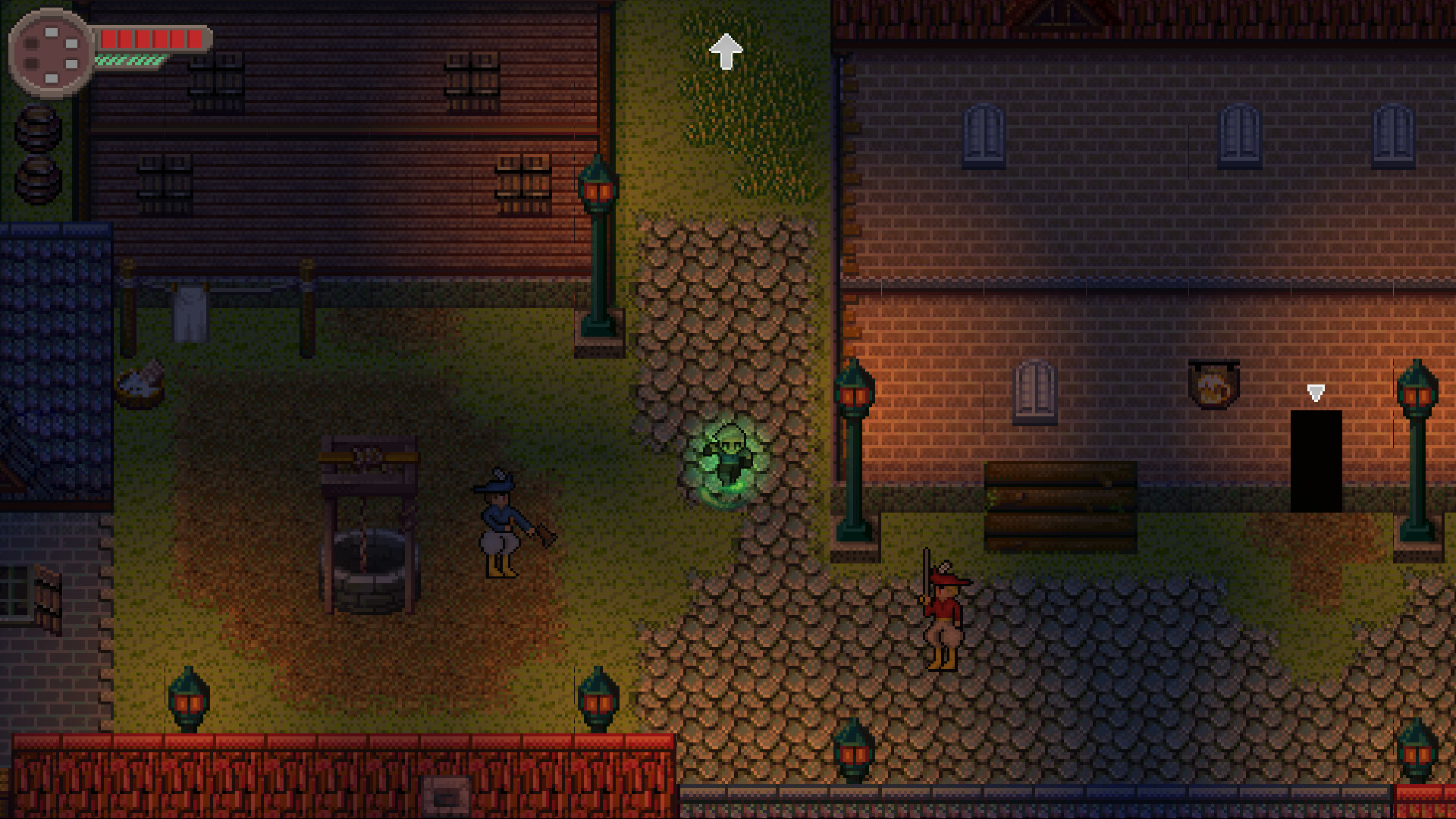Click the down arrow above the doorway

click(x=1314, y=393)
